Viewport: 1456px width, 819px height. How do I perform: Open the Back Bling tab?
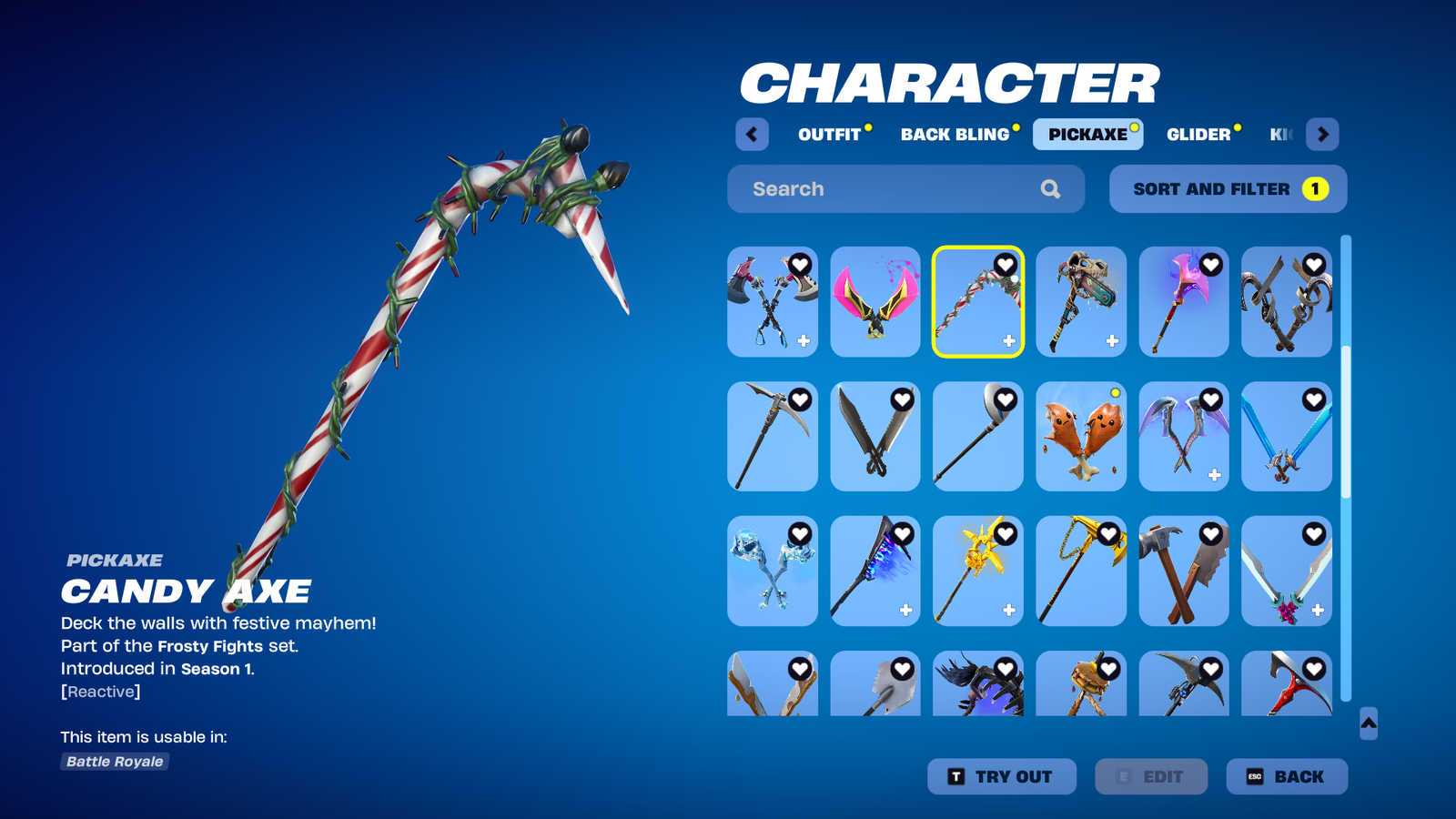pos(955,135)
